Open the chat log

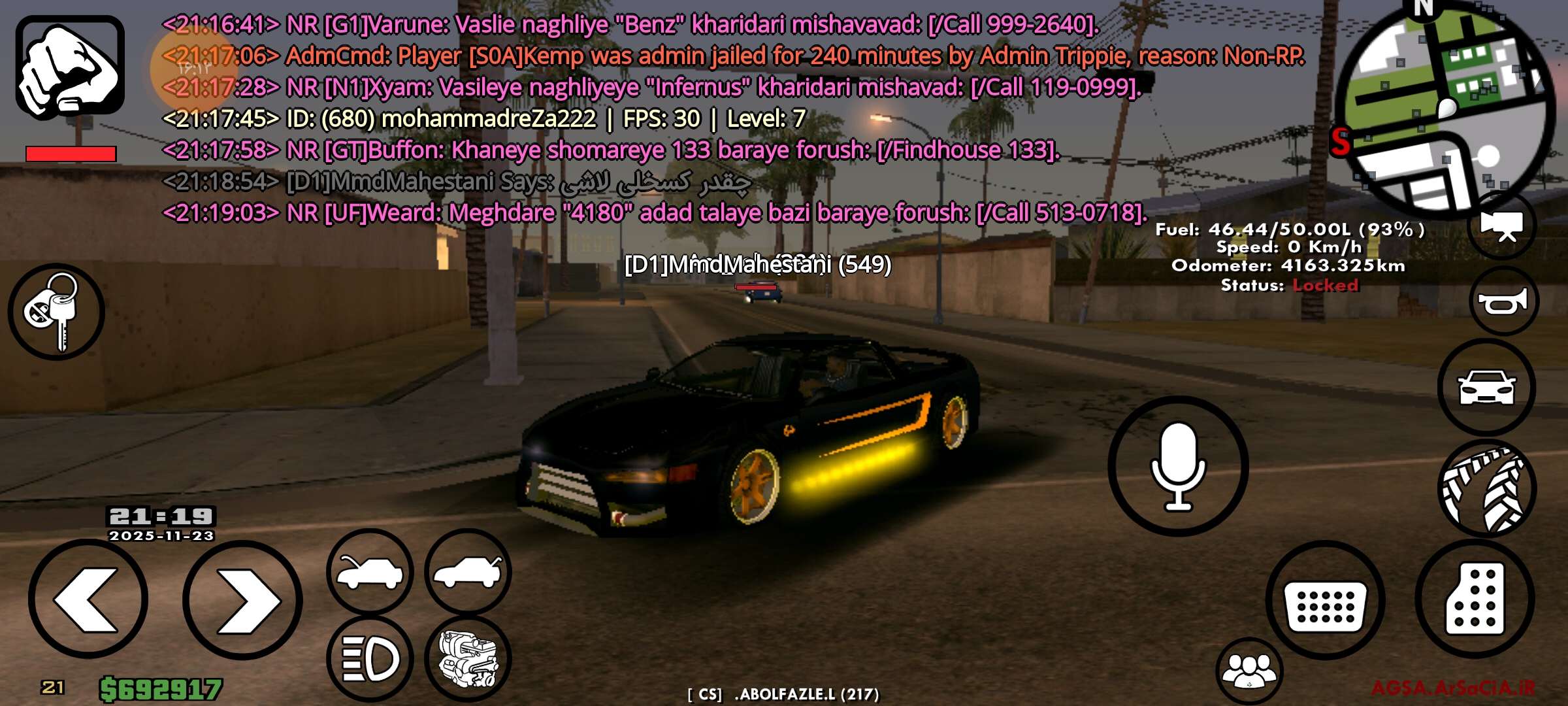tap(653, 118)
